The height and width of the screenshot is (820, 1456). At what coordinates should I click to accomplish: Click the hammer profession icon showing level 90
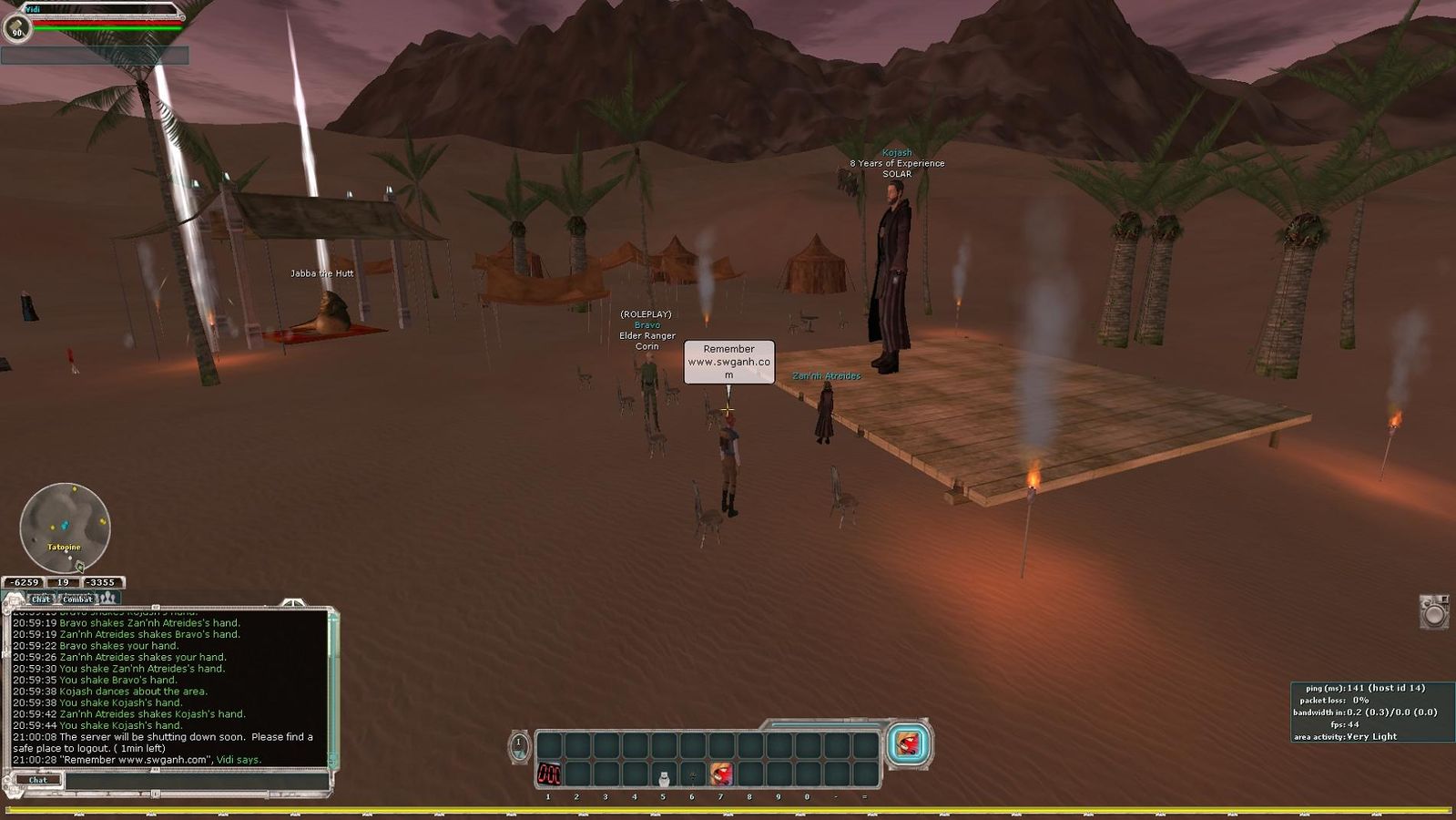[16, 28]
